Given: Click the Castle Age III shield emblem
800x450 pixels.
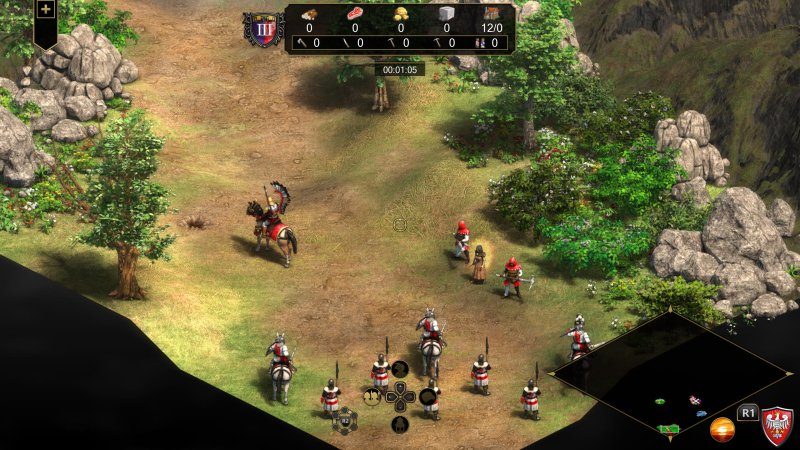Looking at the screenshot, I should [x=264, y=29].
